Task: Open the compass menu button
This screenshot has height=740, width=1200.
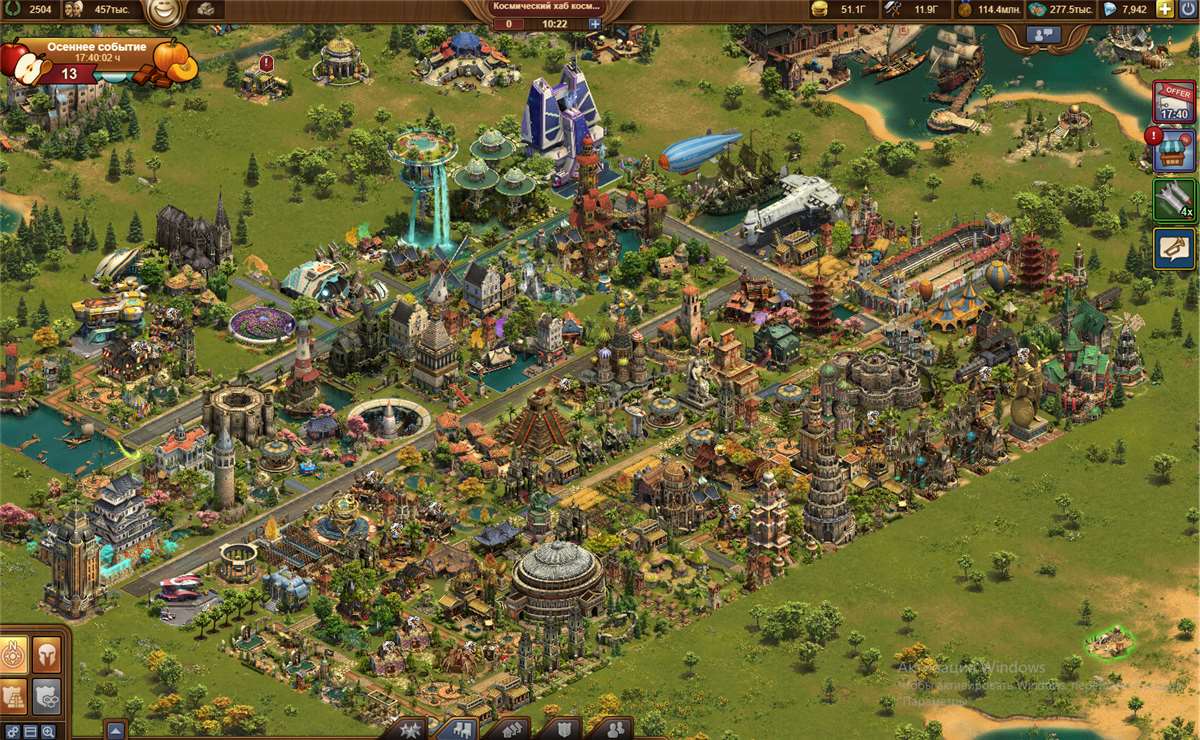Action: pos(13,655)
